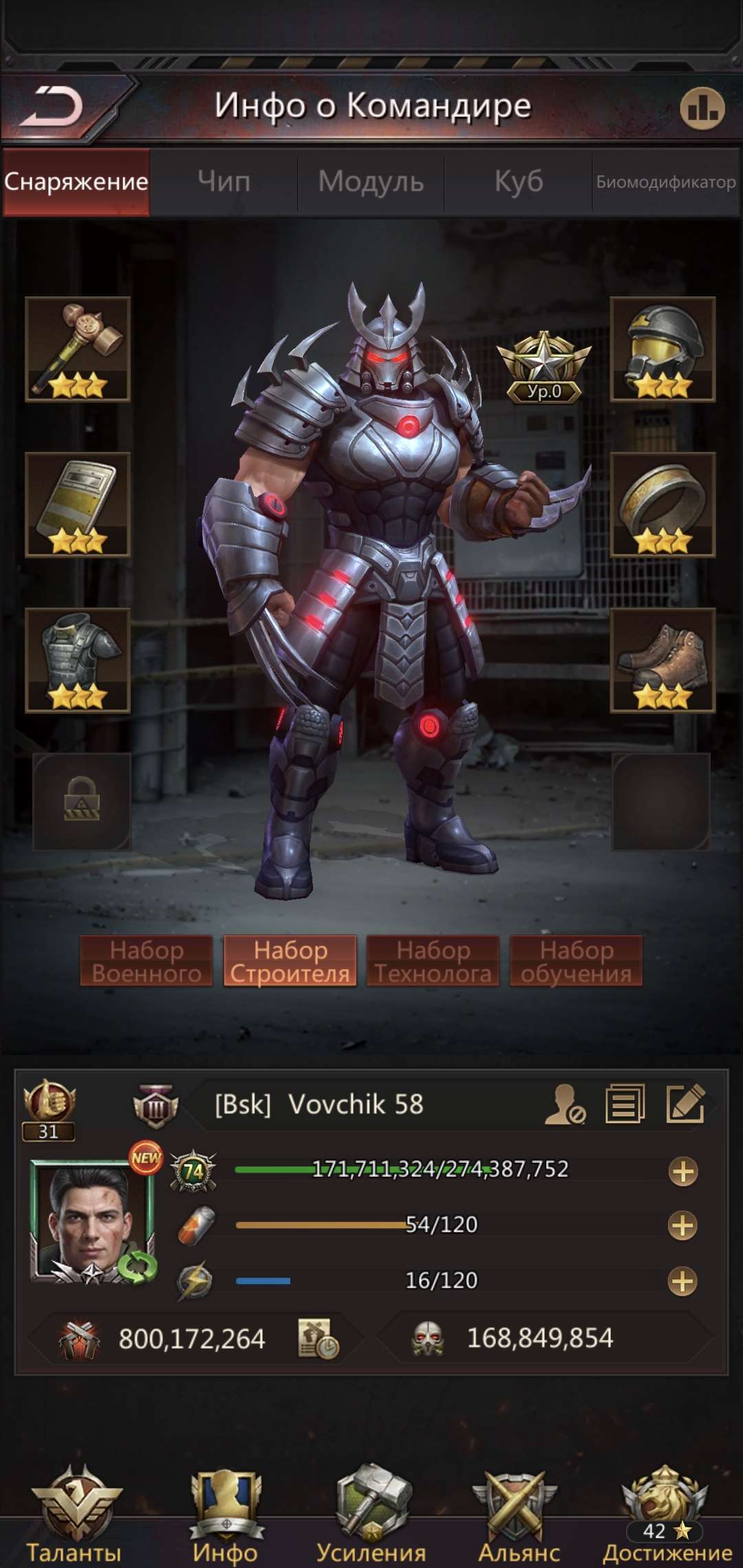743x1568 pixels.
Task: Activate the Набор Строителя preset
Action: point(290,961)
